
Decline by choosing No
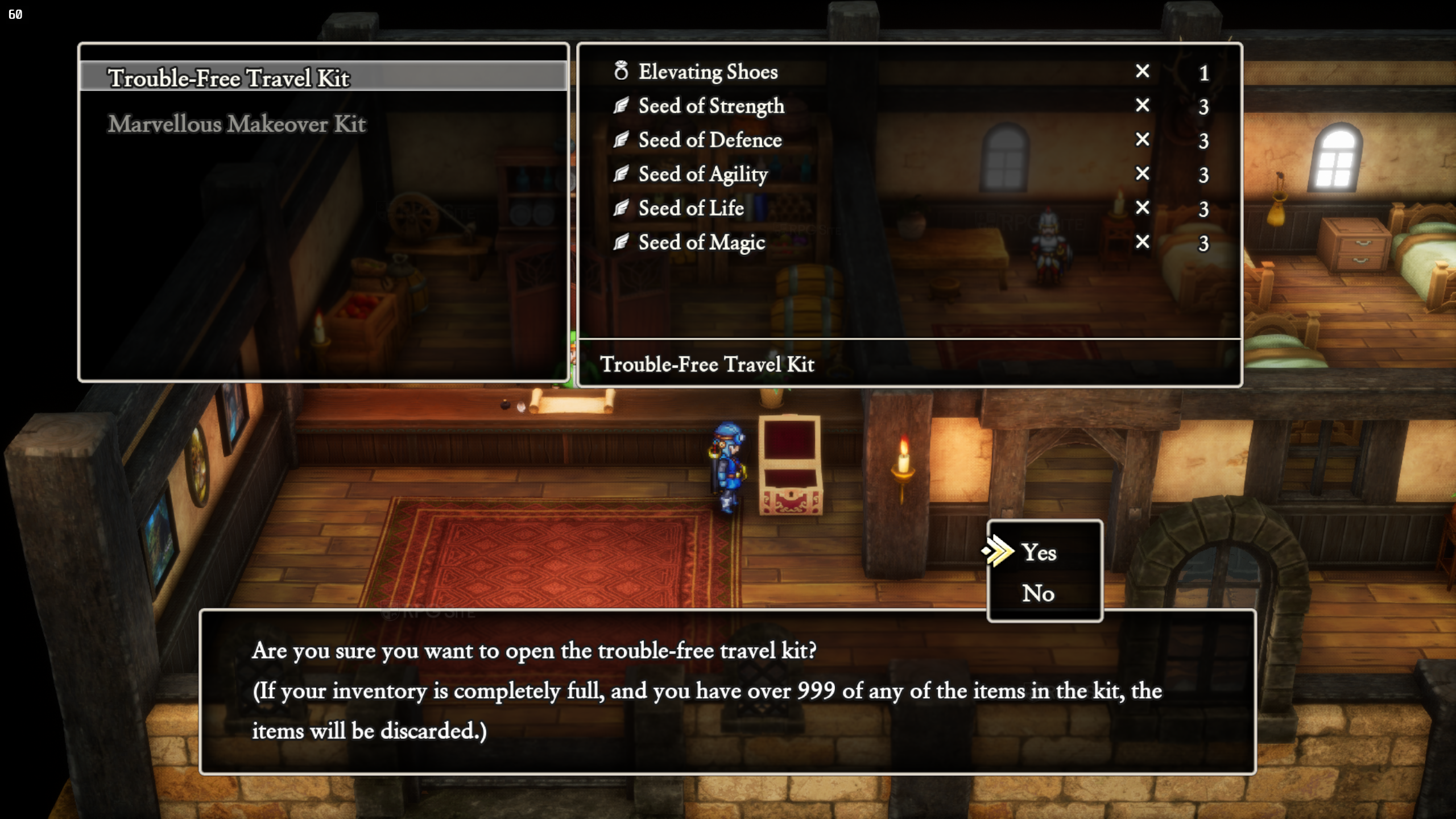(1039, 593)
